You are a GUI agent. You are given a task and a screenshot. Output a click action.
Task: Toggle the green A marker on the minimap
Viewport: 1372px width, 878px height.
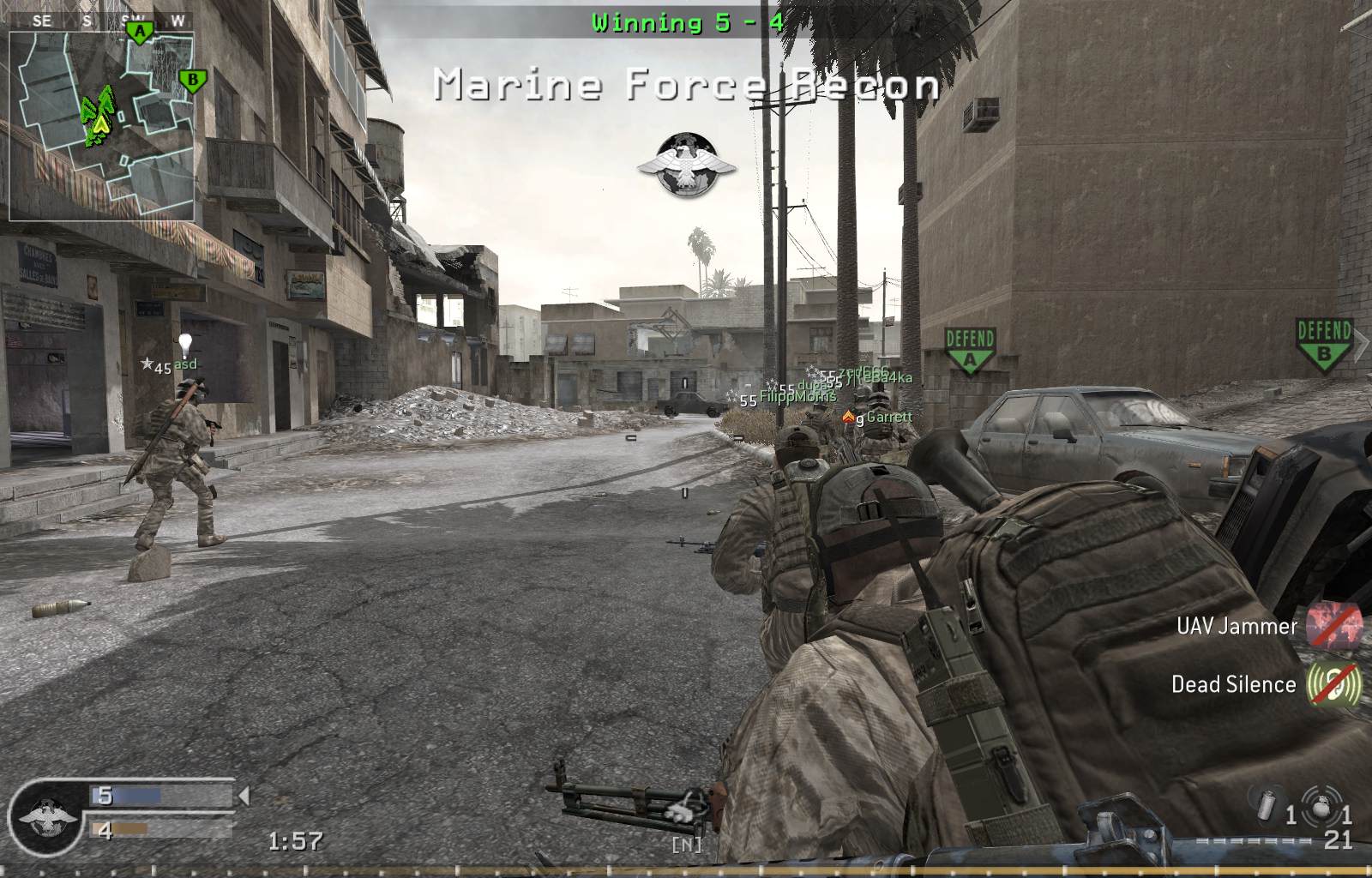coord(138,30)
